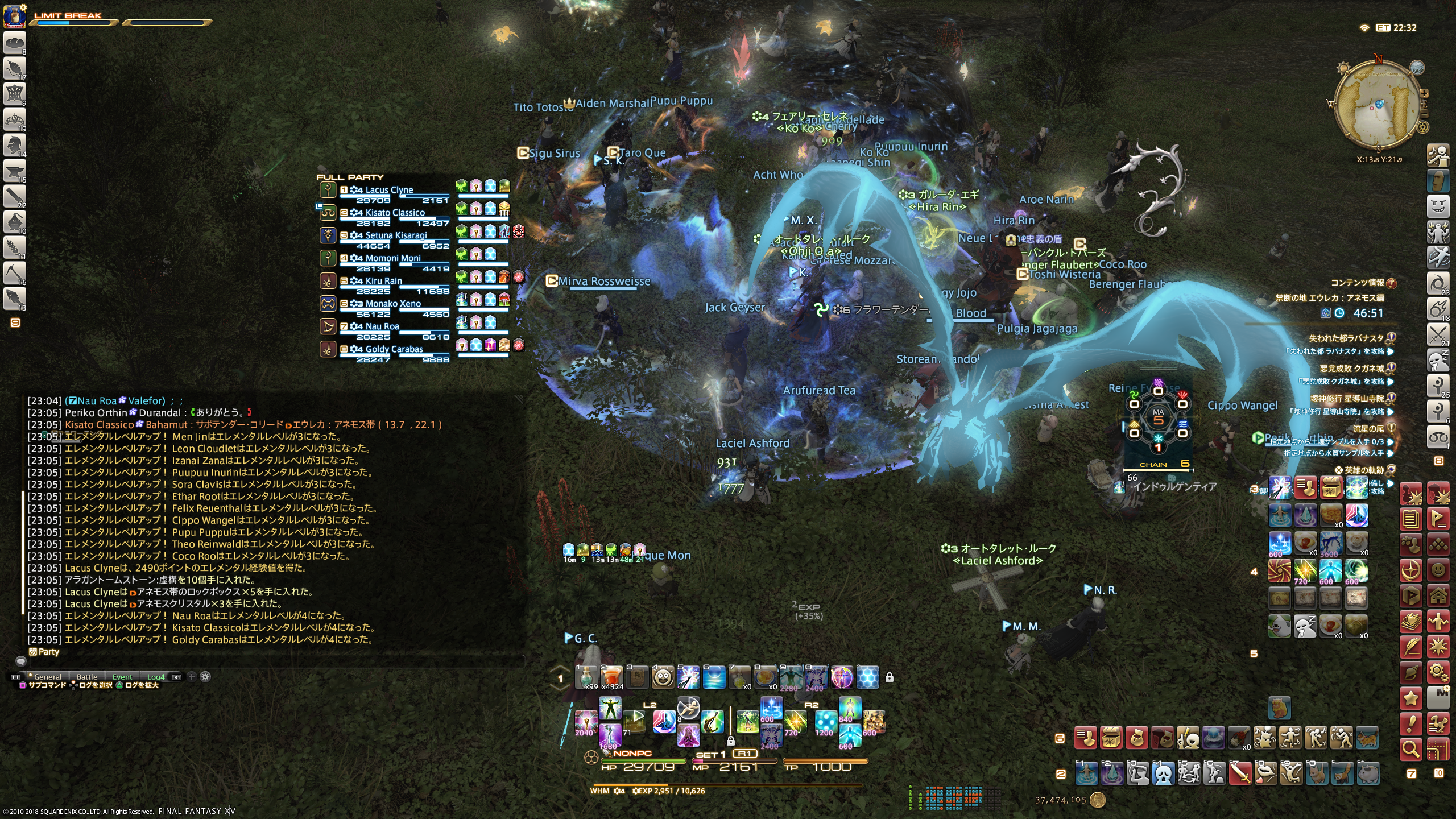The width and height of the screenshot is (1456, 819).
Task: Use the potion in hotbar slot 1
Action: [586, 677]
